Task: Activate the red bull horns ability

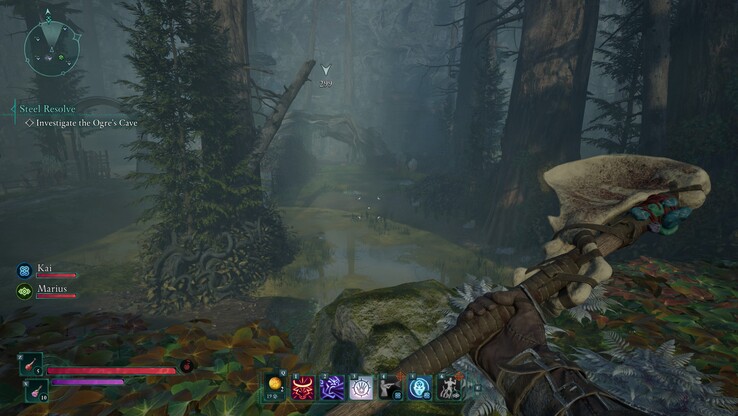Action: coord(303,387)
